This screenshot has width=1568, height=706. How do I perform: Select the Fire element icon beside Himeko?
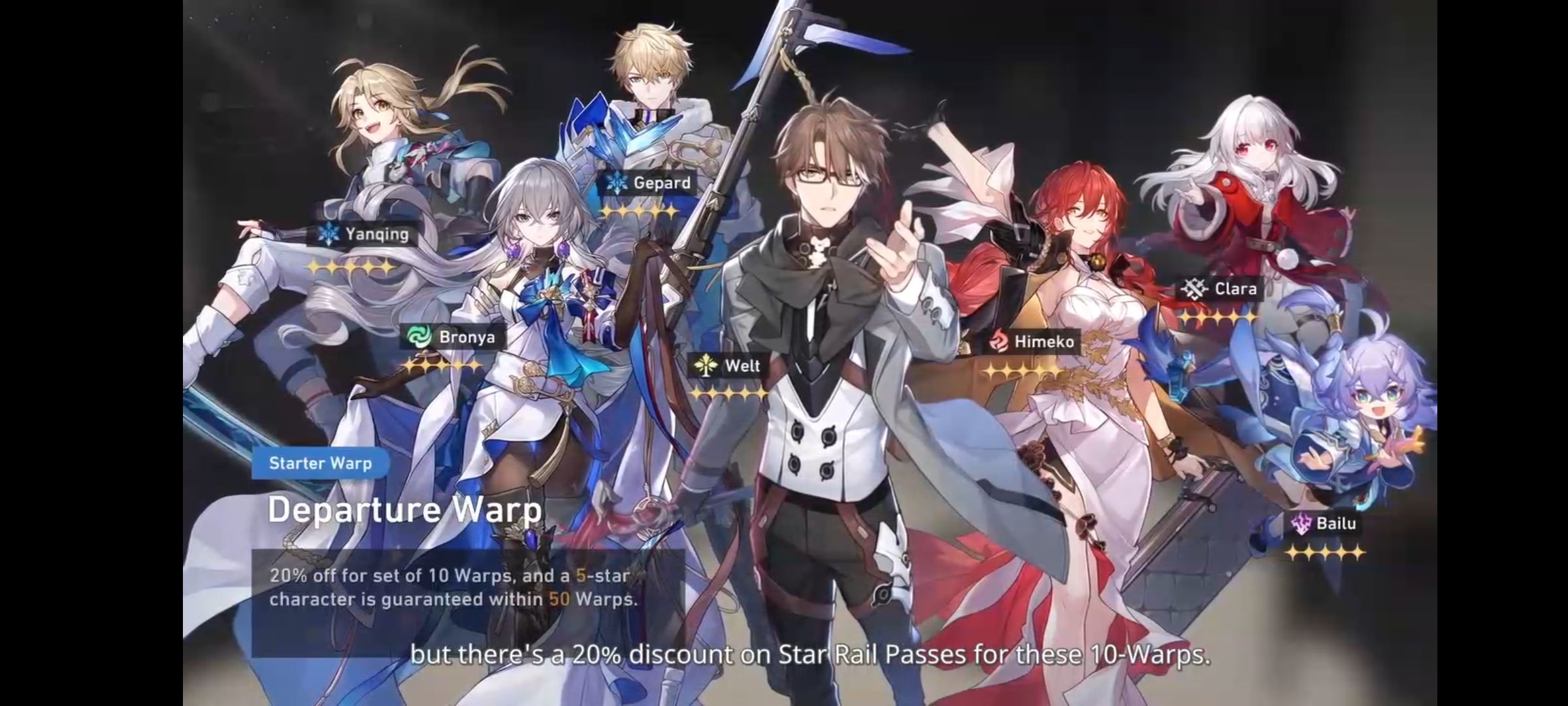999,341
